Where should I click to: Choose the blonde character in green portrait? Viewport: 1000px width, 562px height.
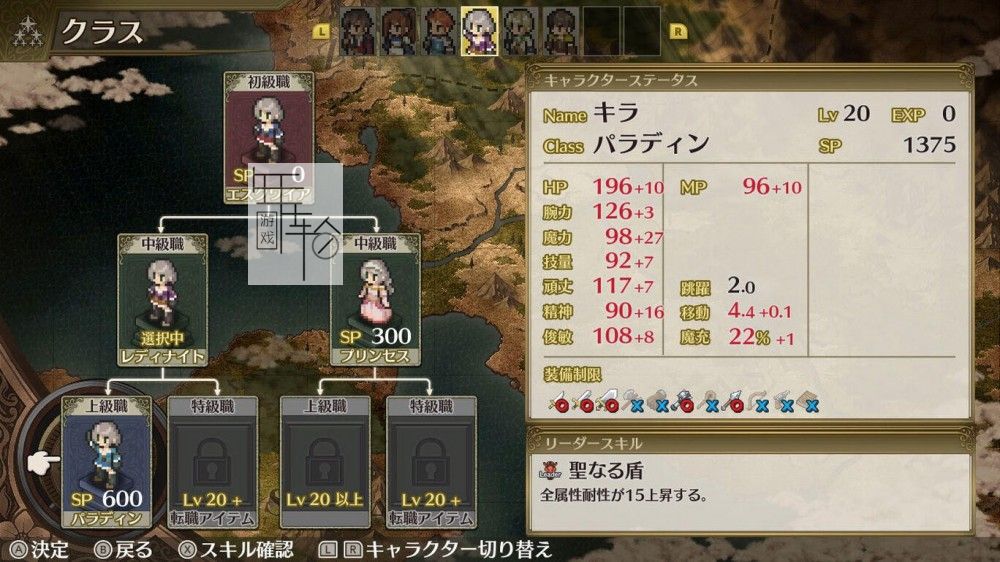(519, 30)
